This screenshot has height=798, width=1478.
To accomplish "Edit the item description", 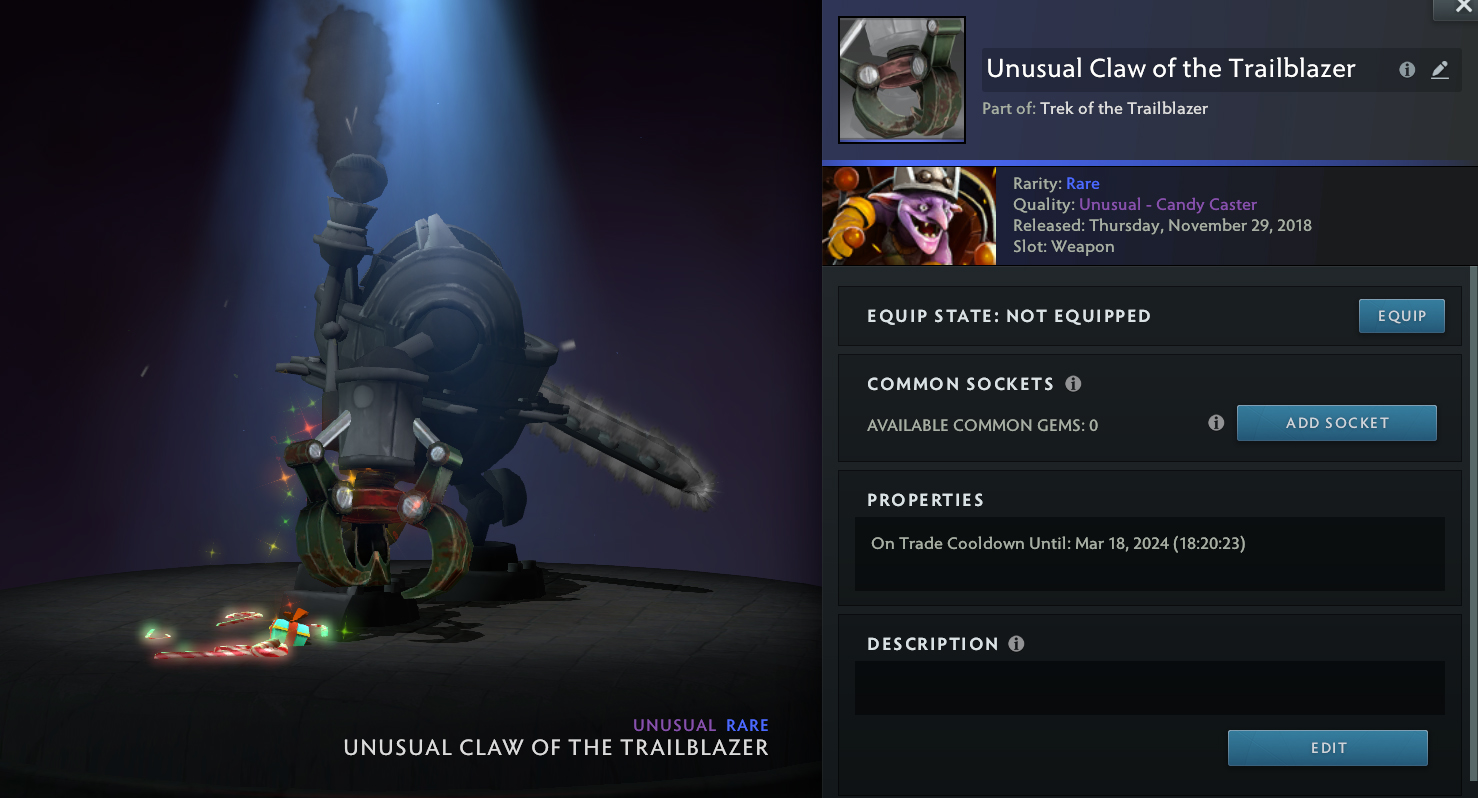I will click(1327, 748).
